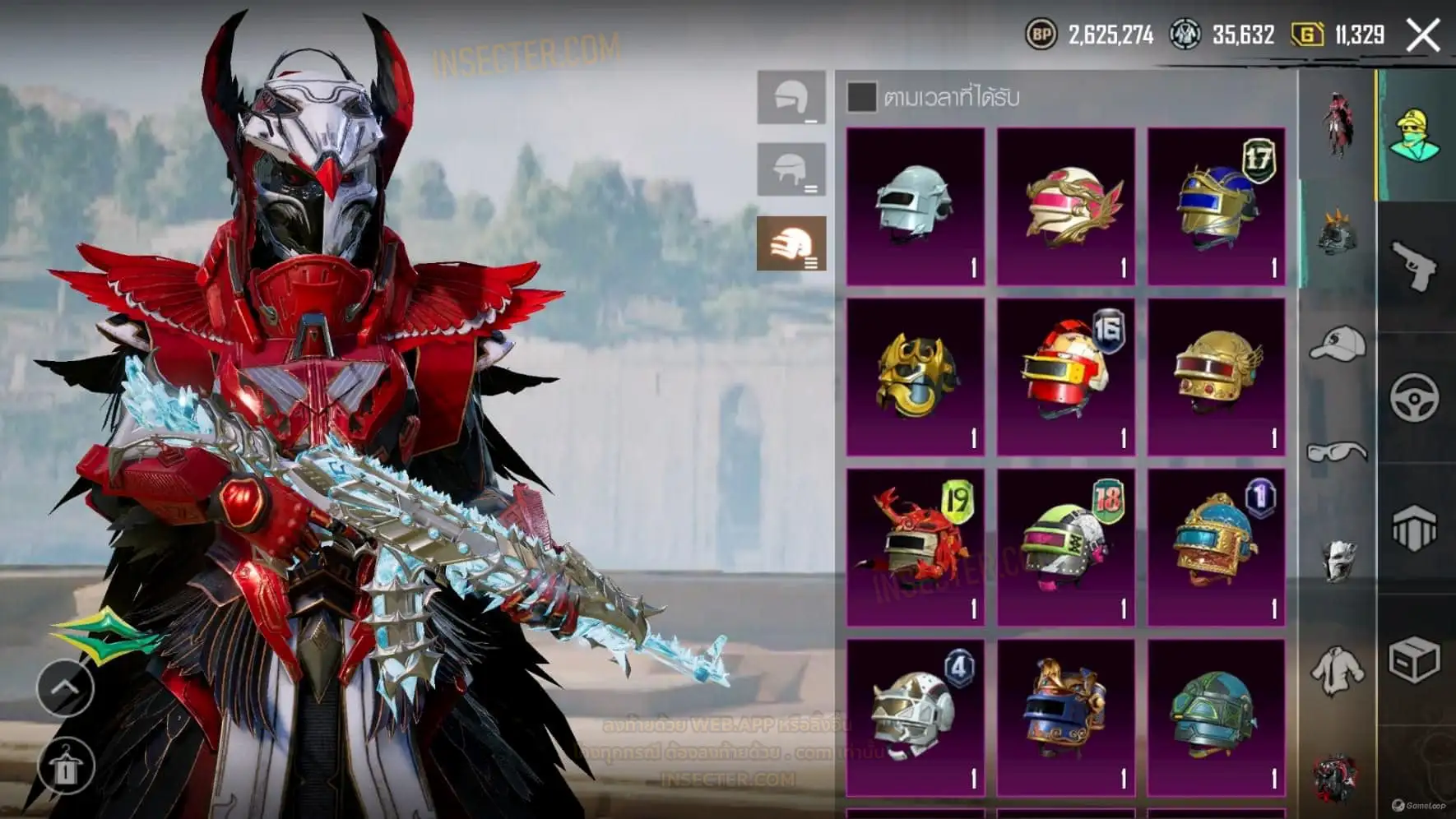Expand the up-arrow round button
This screenshot has width=1456, height=819.
(65, 687)
